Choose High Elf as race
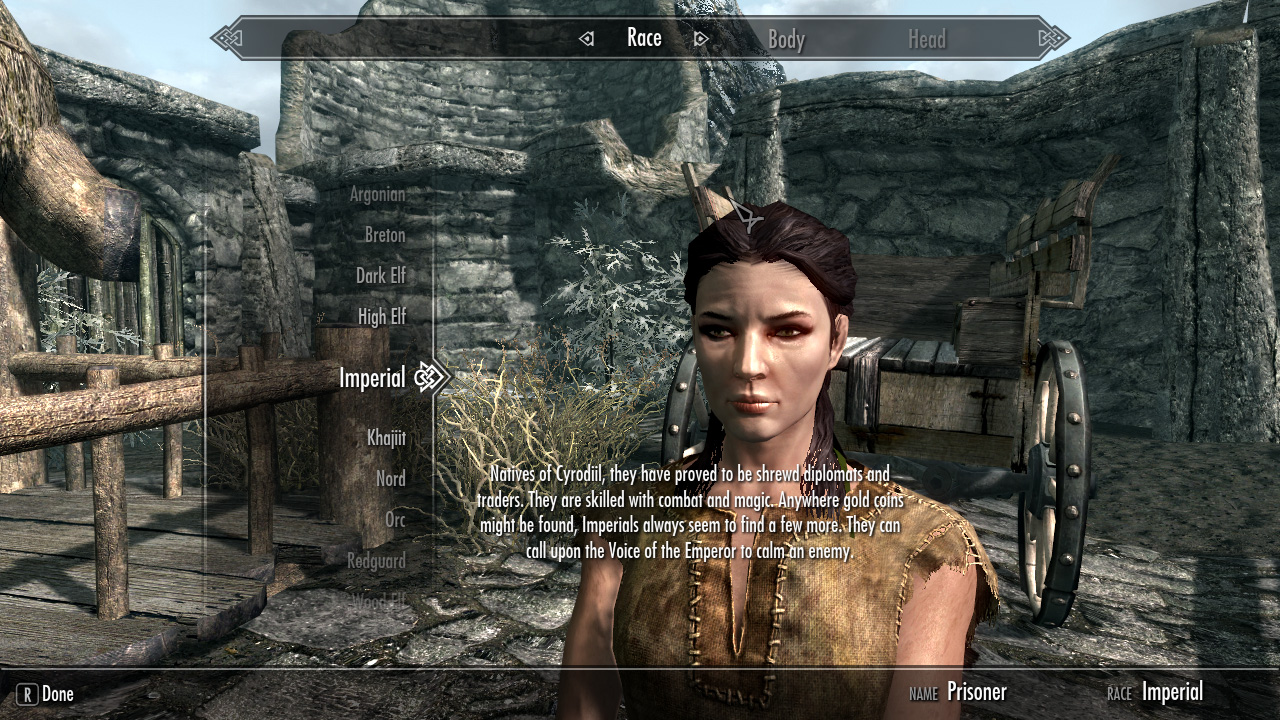The height and width of the screenshot is (720, 1280). click(x=381, y=316)
